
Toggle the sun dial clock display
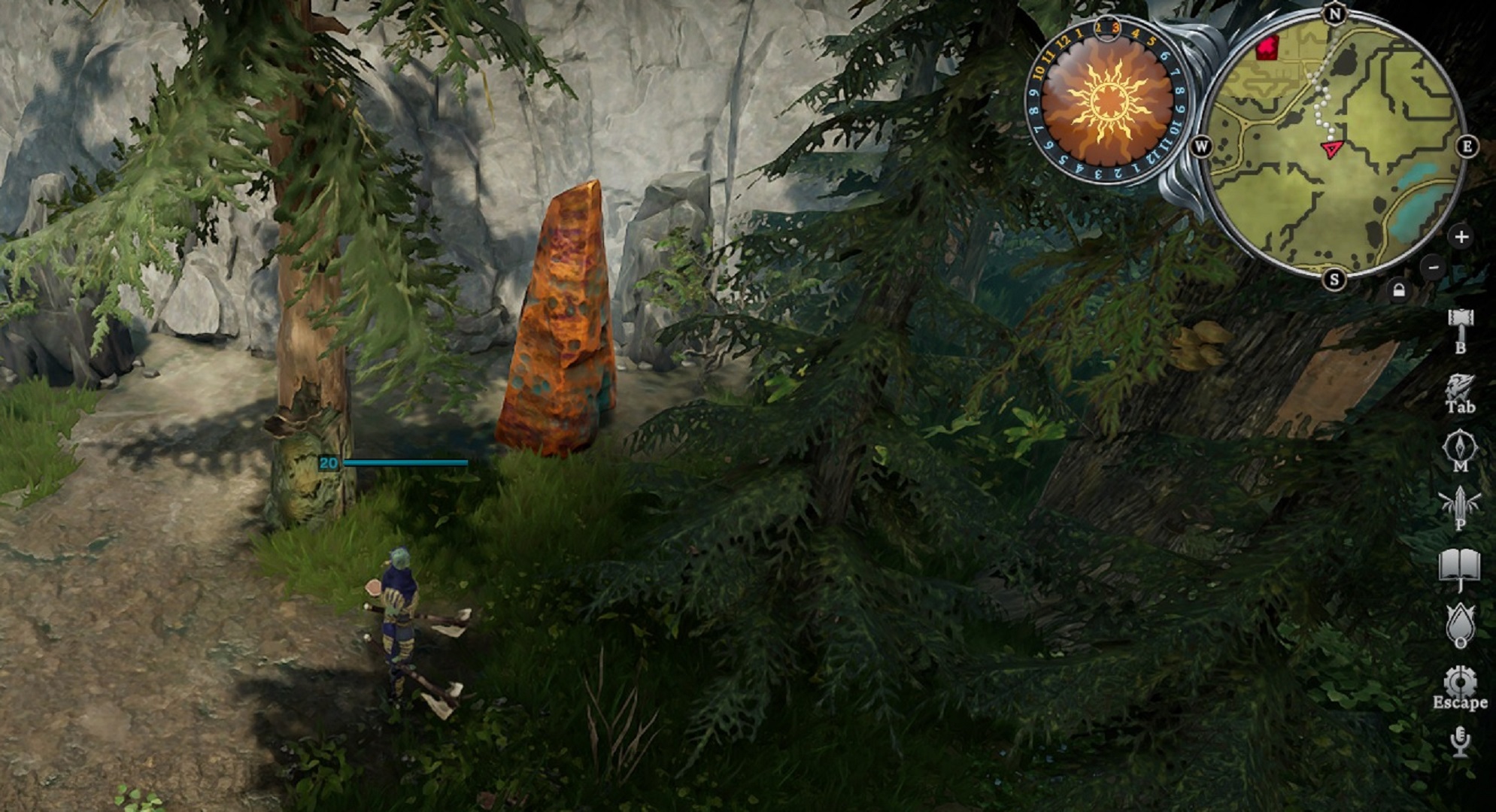pyautogui.click(x=1108, y=102)
